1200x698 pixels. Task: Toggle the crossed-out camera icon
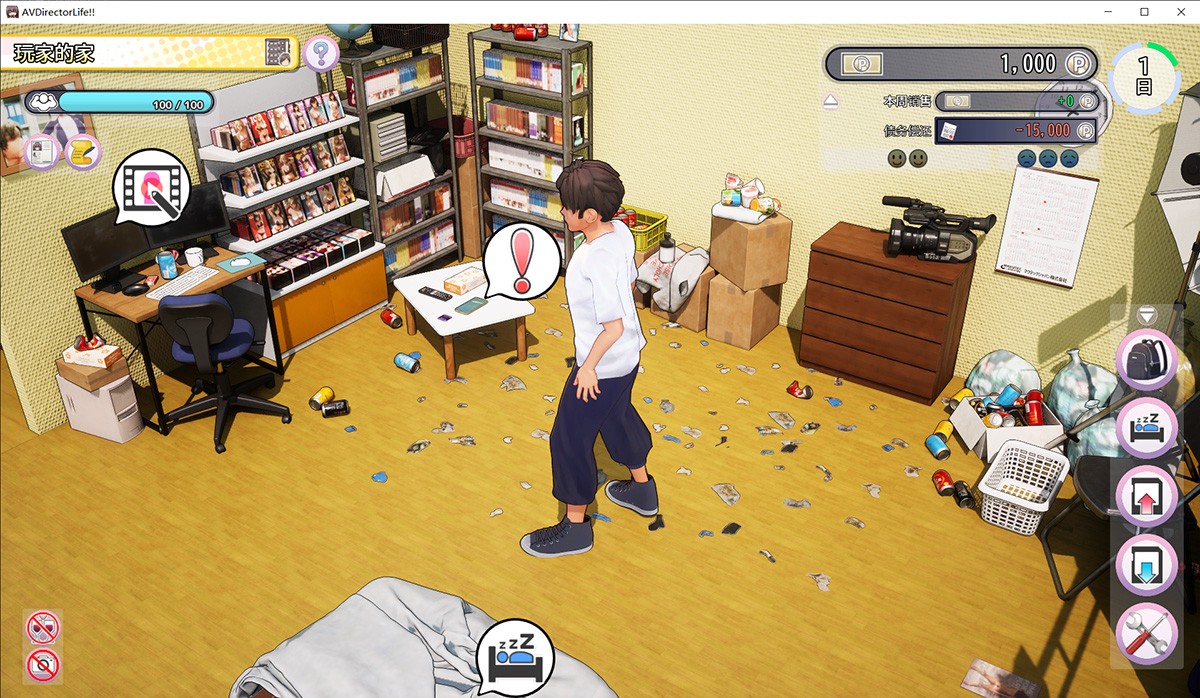click(43, 663)
